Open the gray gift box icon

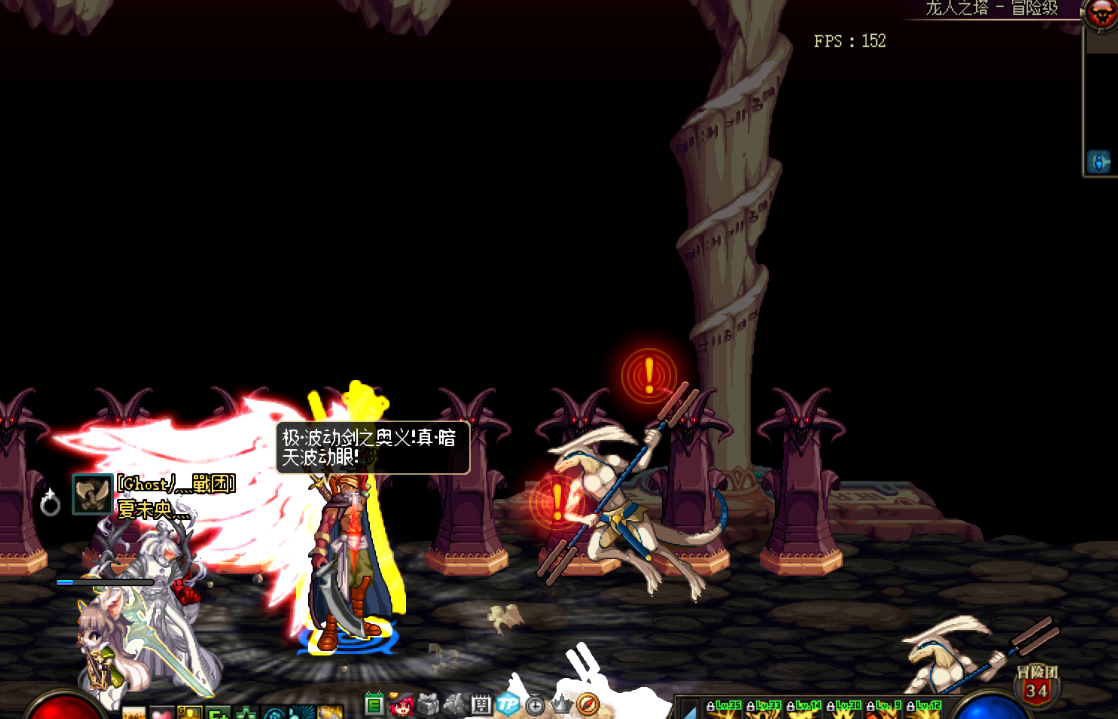428,704
